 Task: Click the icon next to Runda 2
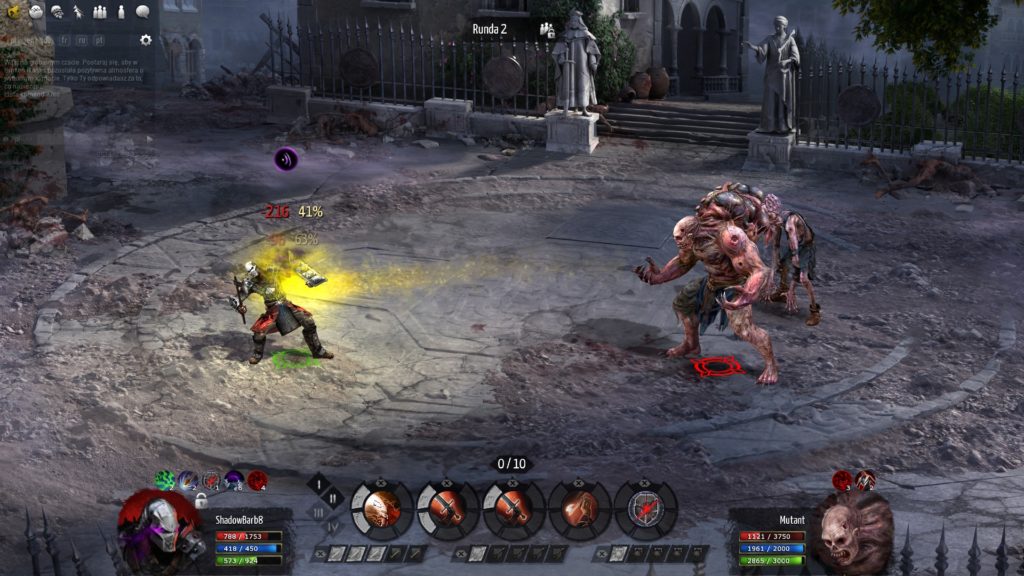click(547, 29)
